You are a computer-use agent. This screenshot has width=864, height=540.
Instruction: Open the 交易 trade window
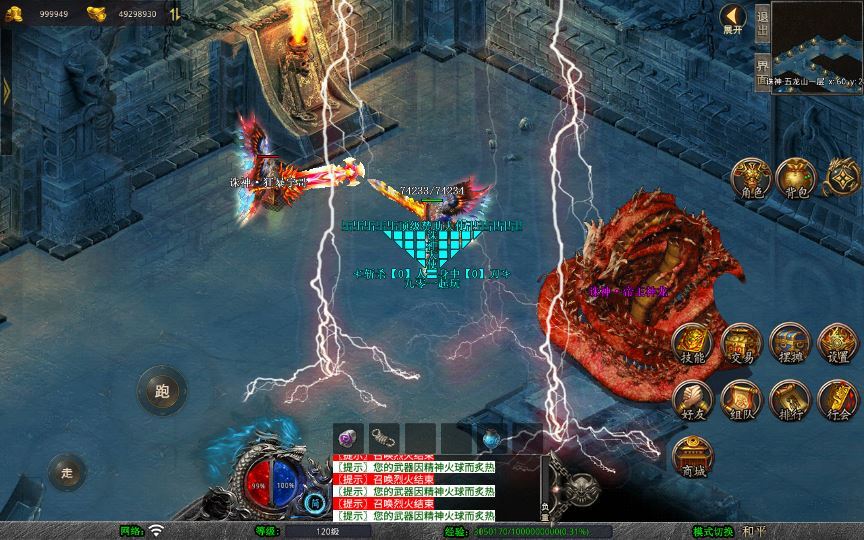pos(741,343)
